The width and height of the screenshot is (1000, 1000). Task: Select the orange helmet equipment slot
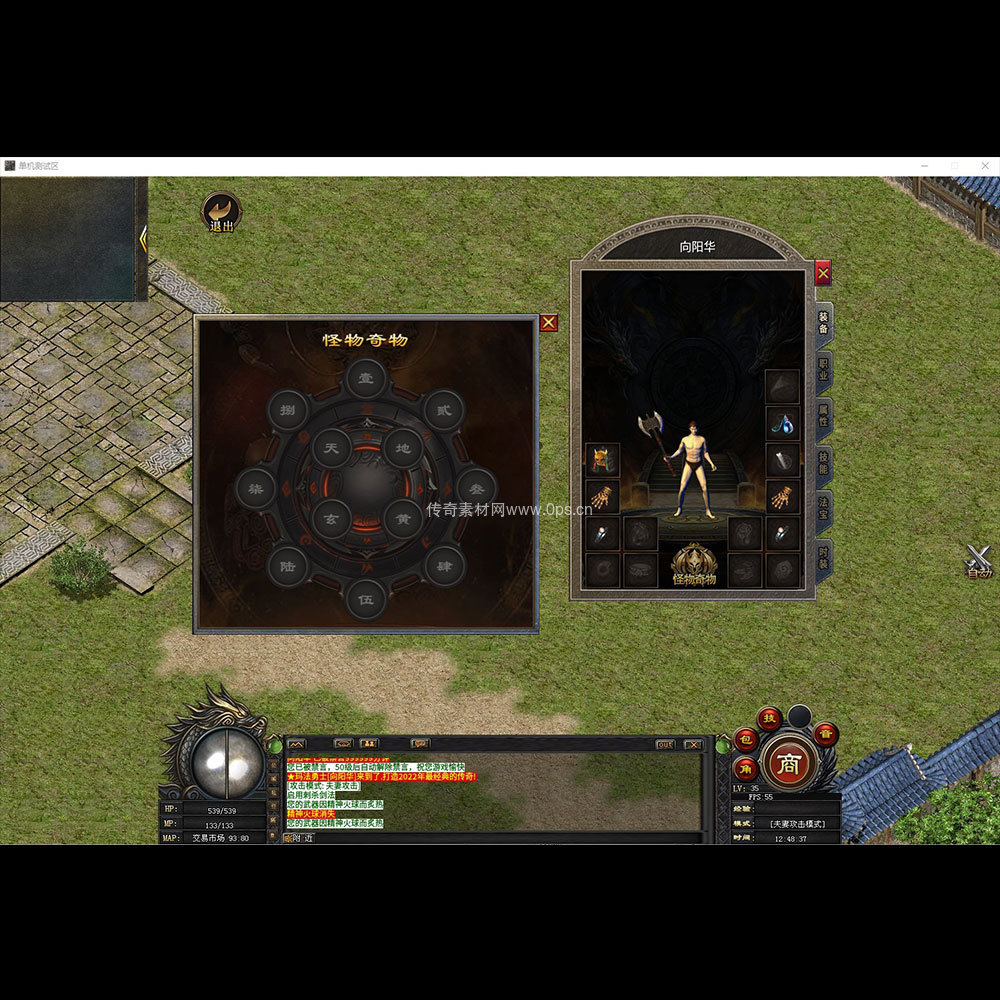(602, 460)
